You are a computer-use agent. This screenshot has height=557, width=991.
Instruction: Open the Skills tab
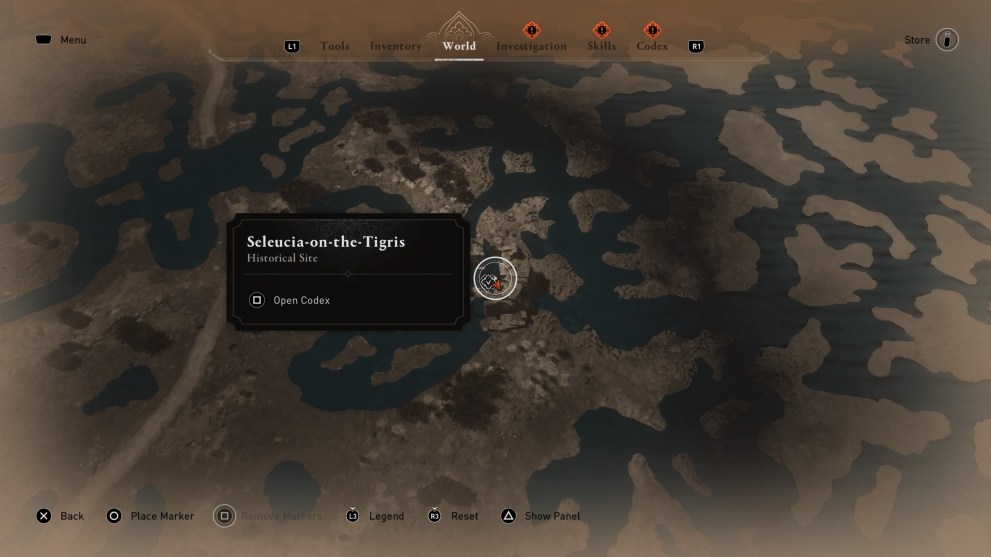601,46
